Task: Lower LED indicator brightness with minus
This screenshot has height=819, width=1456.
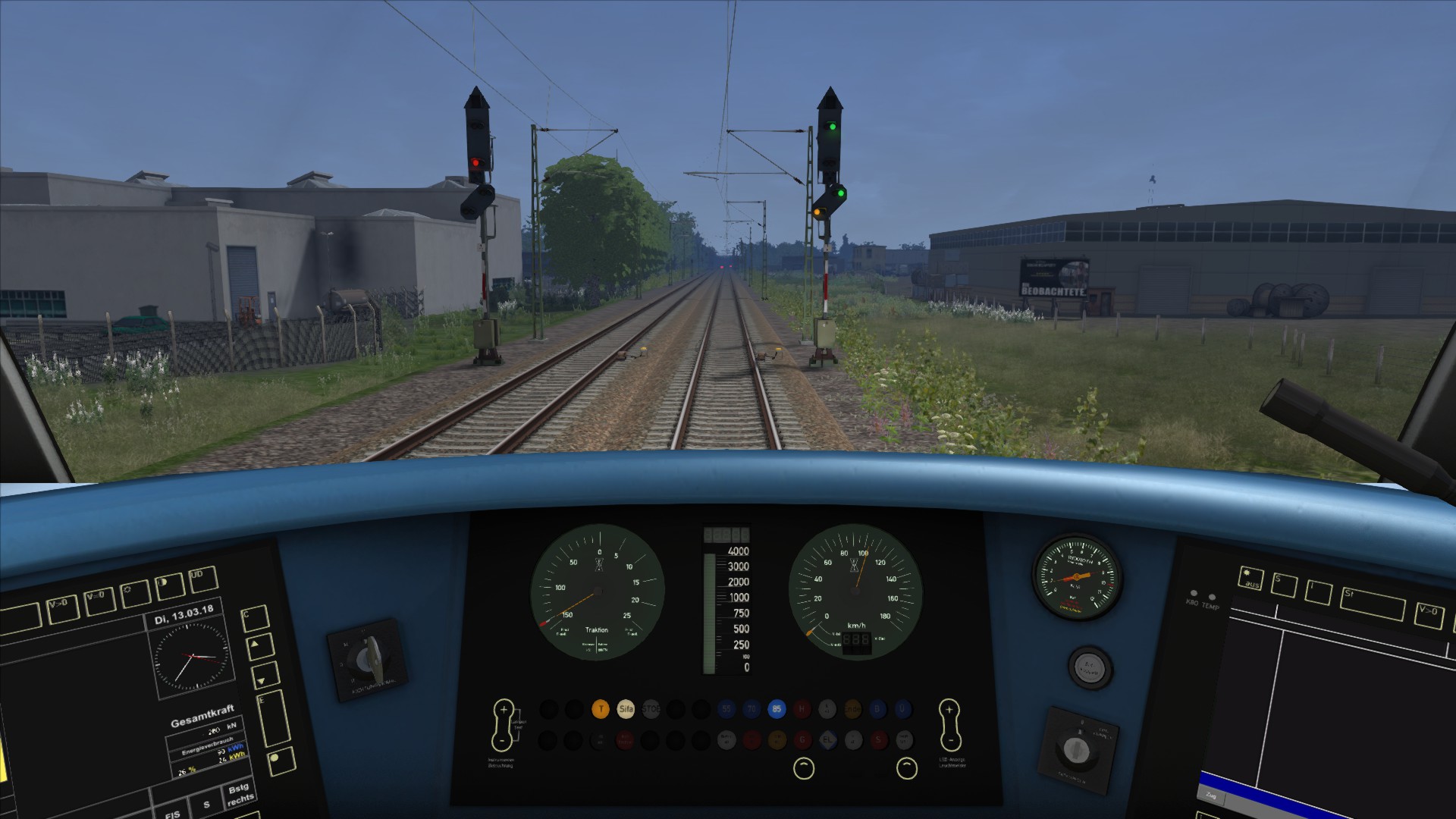Action: [950, 739]
